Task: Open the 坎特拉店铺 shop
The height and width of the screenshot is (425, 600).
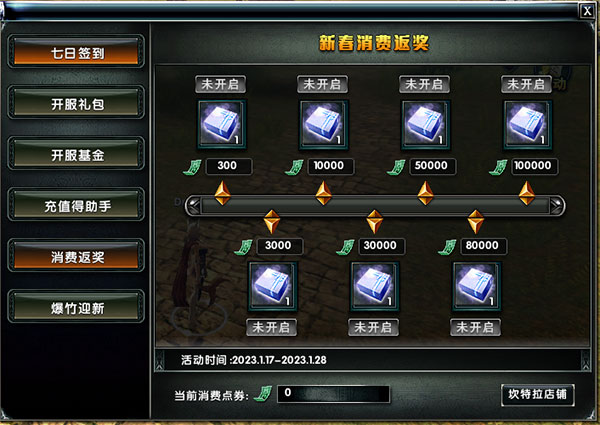Action: tap(537, 393)
